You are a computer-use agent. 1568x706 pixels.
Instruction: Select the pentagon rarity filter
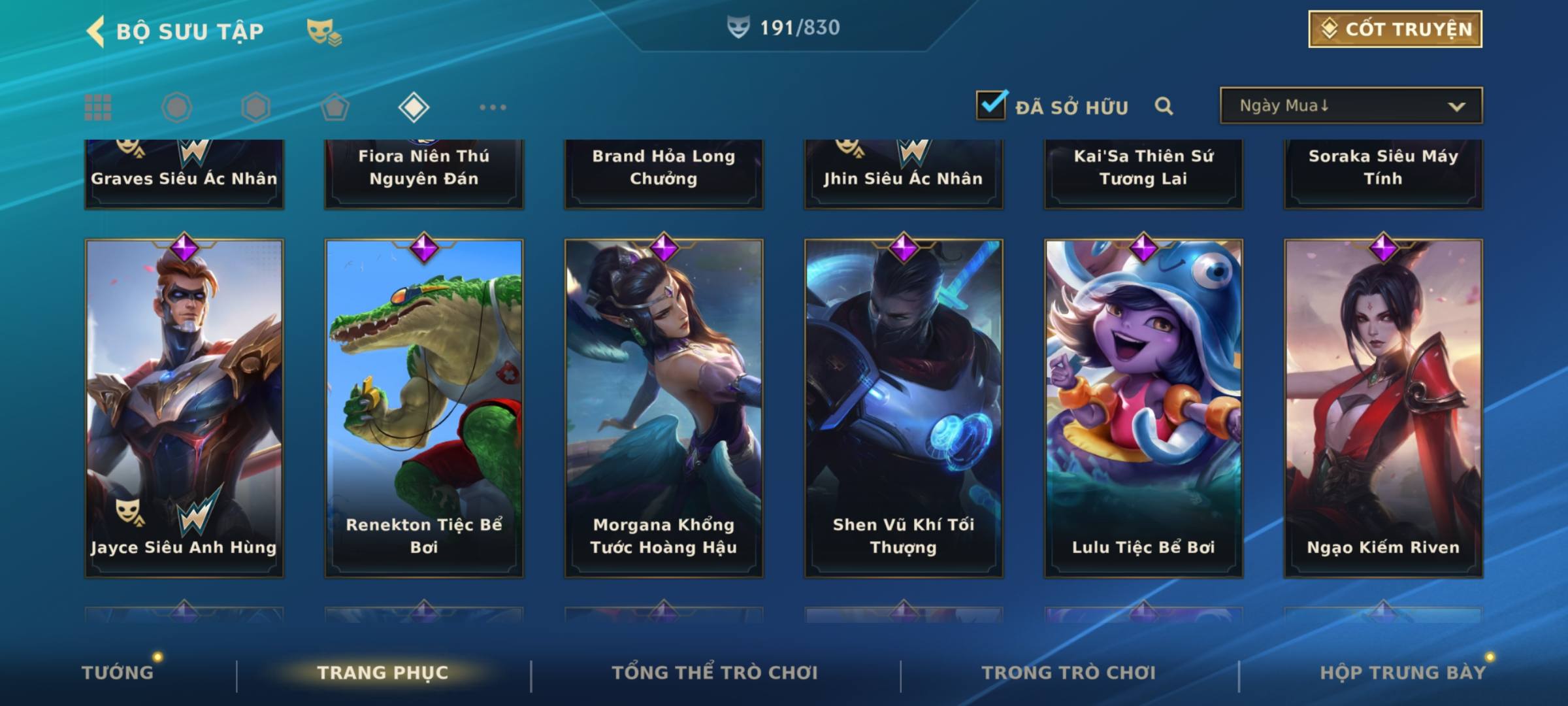pos(335,107)
